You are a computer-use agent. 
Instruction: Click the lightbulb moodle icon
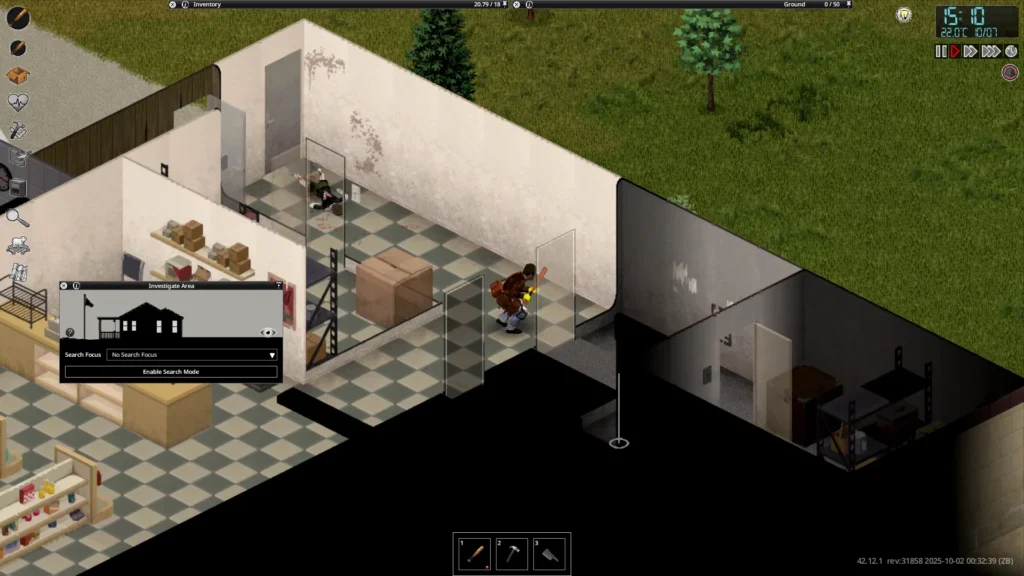(904, 15)
